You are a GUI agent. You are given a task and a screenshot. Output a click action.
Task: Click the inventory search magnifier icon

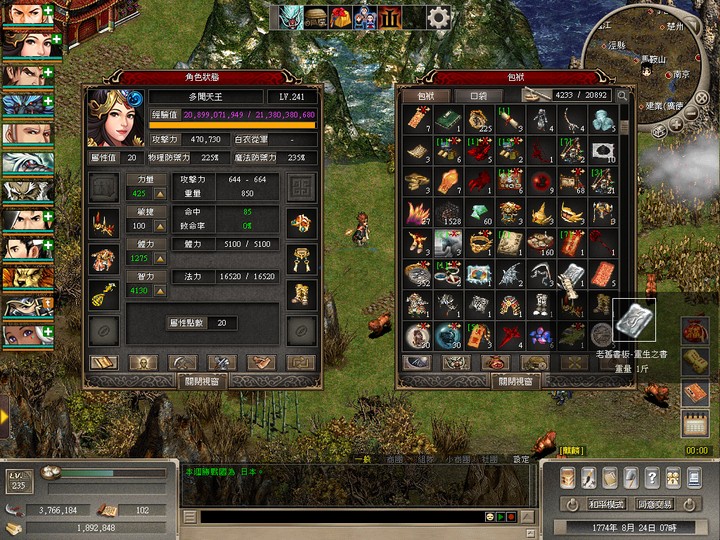[x=622, y=96]
